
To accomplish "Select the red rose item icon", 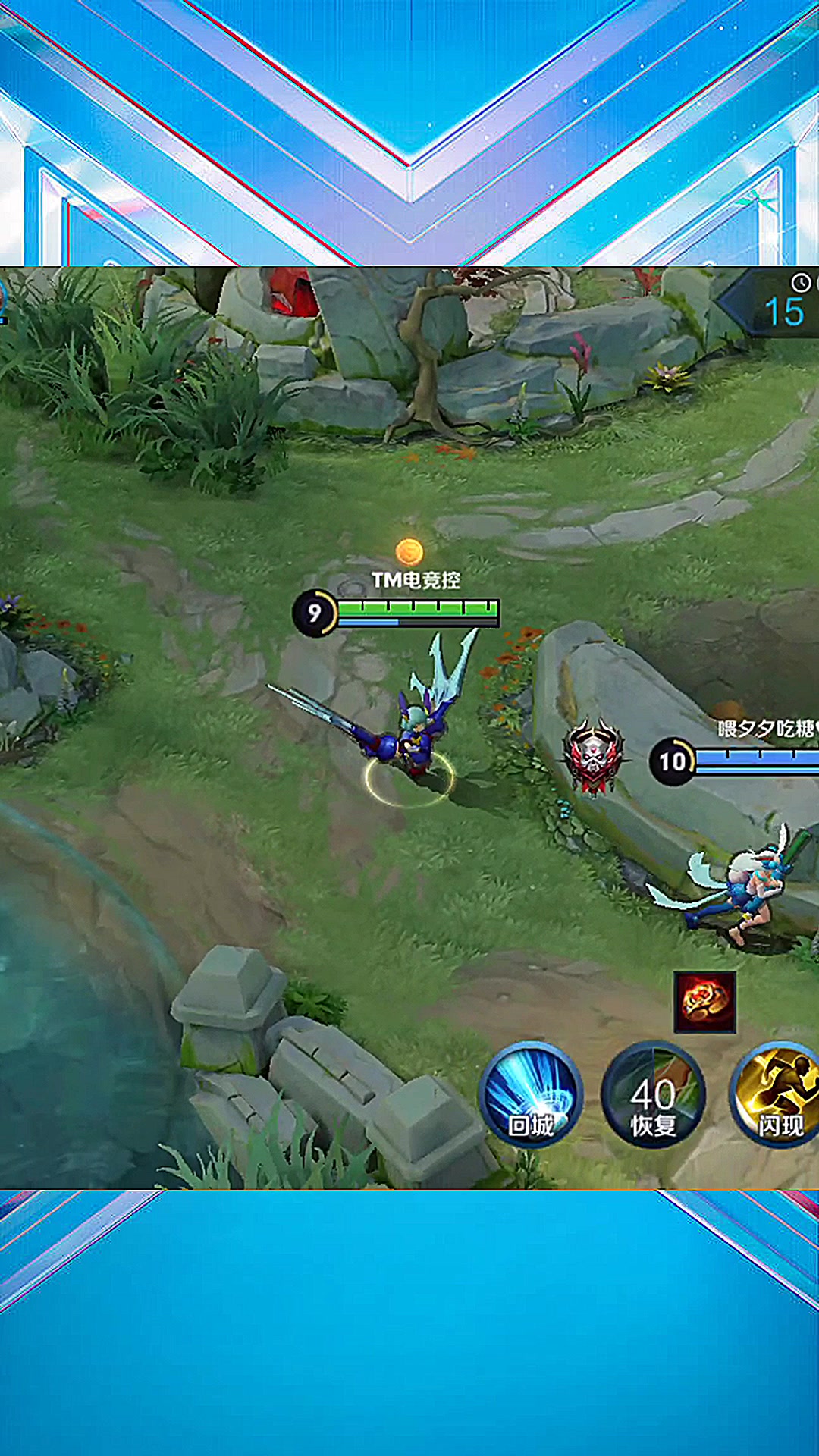I will tap(704, 1002).
